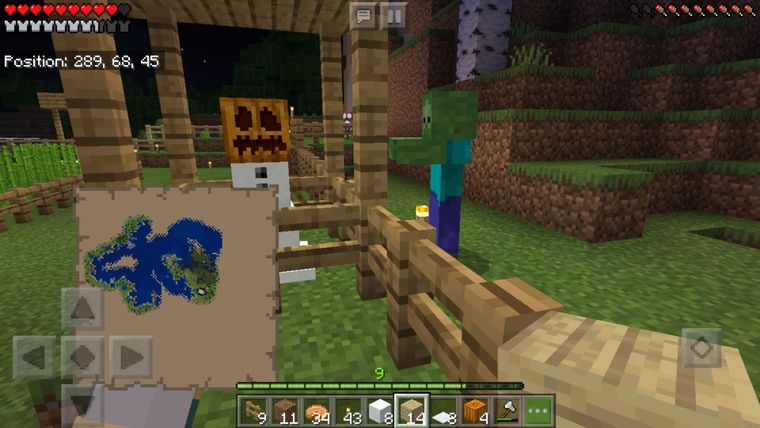Select the brown block slot with 11 items
760x428 pixels.
[284, 410]
